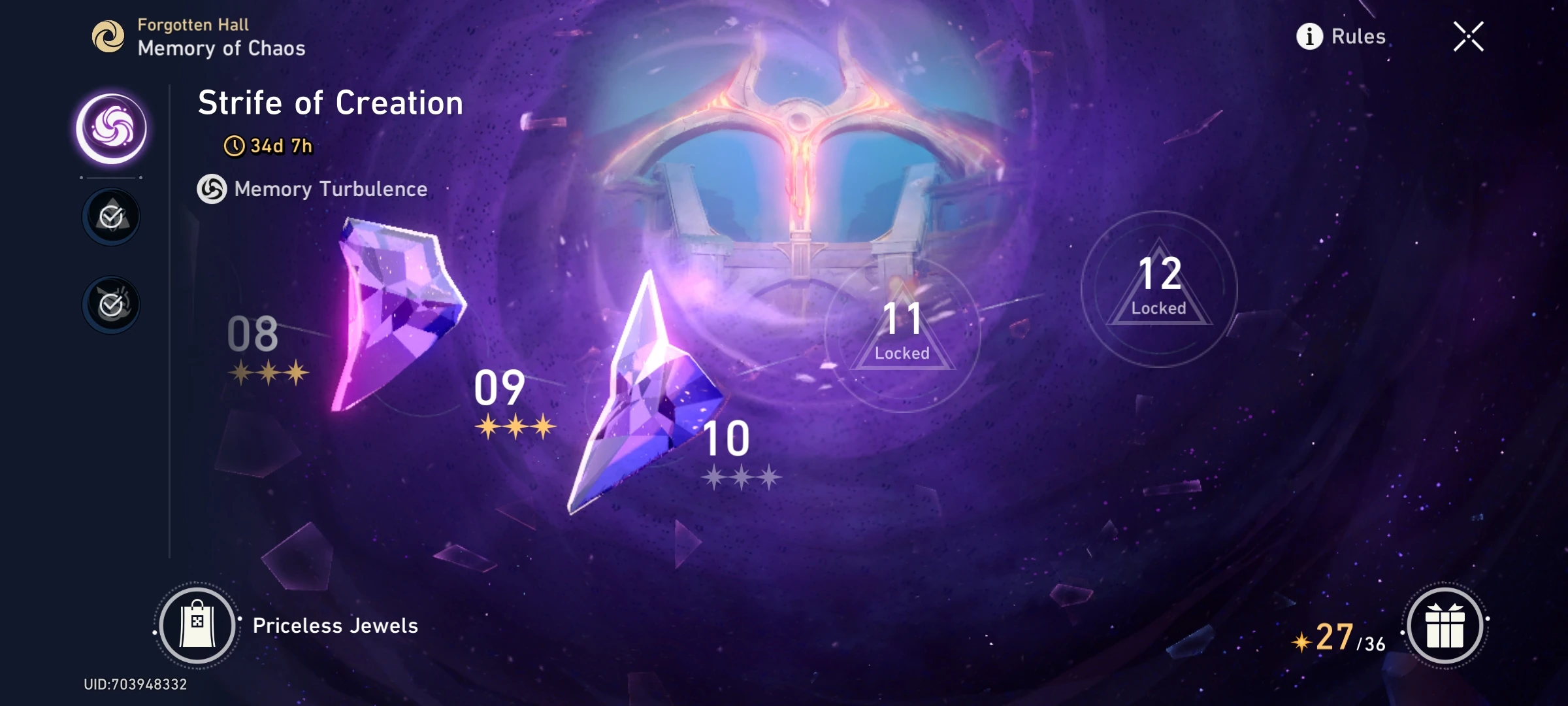Open the Priceless Jewels shop bag icon
The height and width of the screenshot is (706, 1568).
coord(198,624)
